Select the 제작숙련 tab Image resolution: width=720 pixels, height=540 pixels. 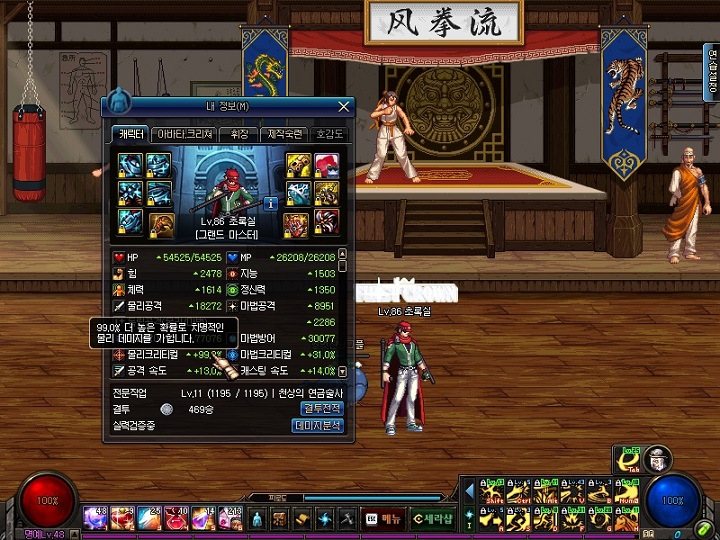pyautogui.click(x=284, y=134)
